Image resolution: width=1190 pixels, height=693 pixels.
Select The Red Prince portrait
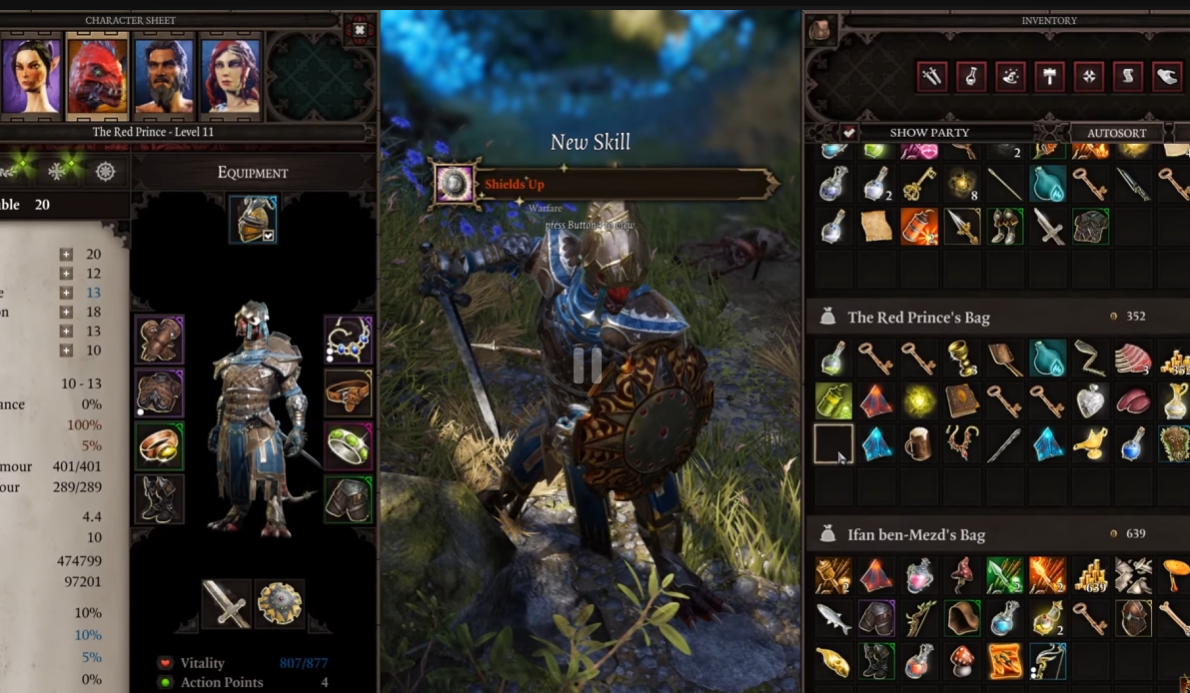(97, 75)
